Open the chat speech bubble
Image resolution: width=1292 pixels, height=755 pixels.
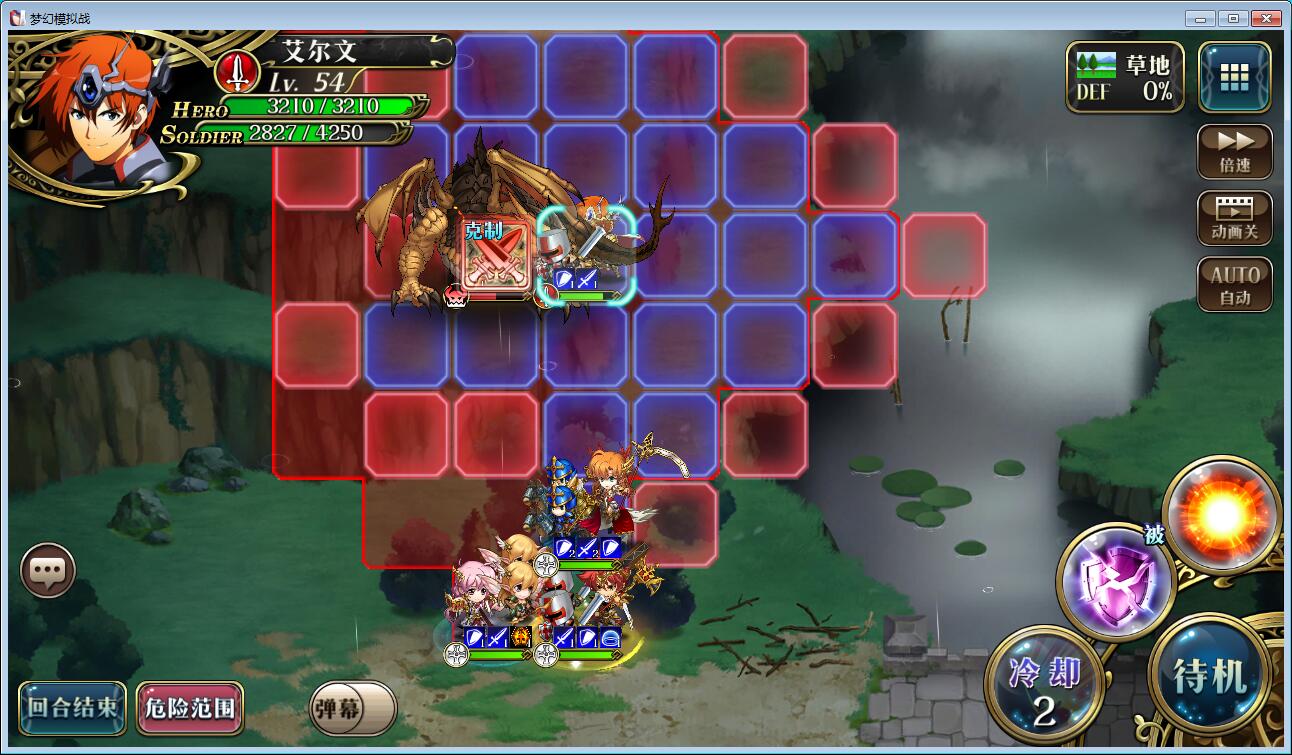[x=47, y=571]
